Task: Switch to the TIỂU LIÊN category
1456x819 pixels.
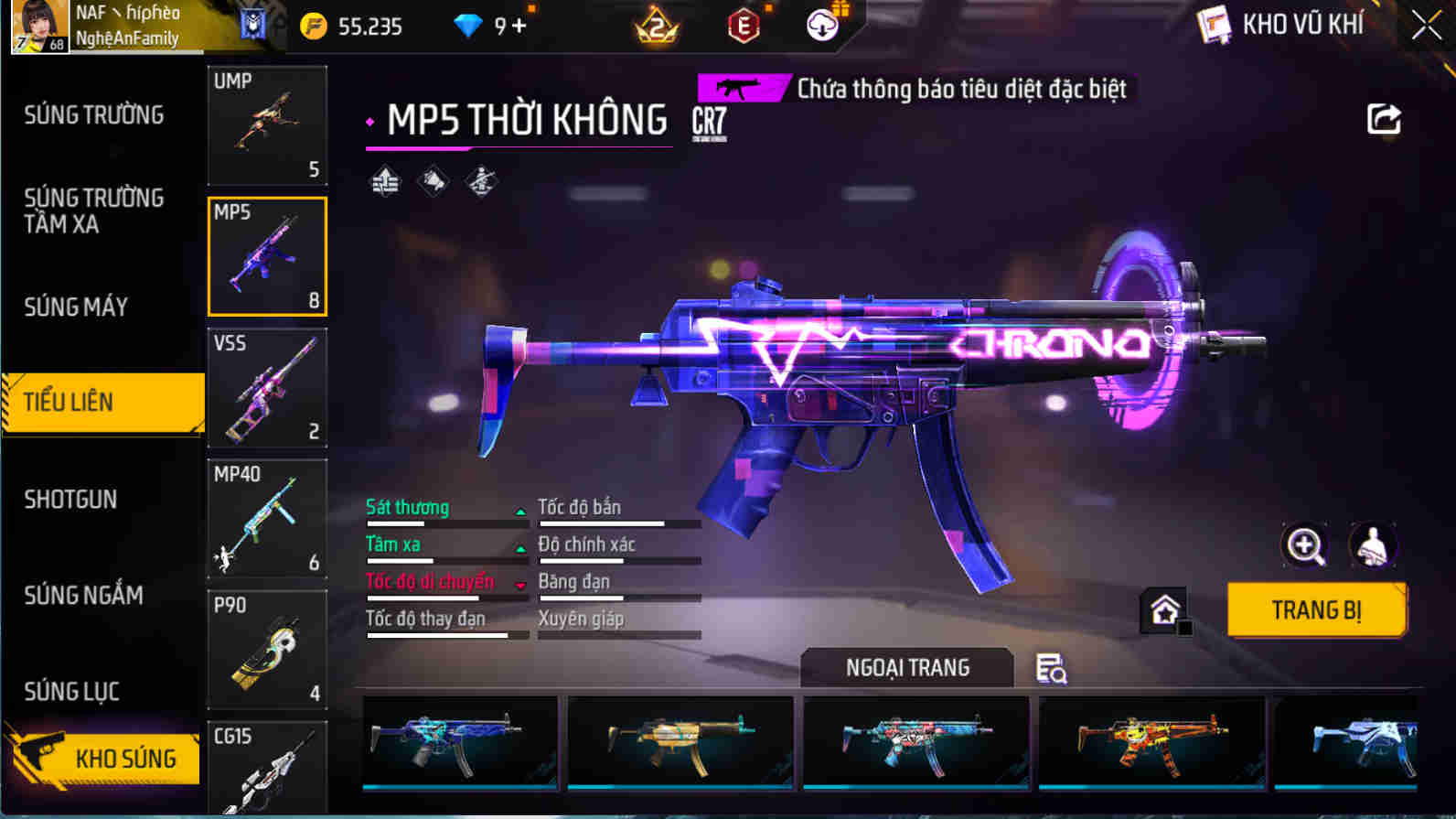Action: coord(96,401)
